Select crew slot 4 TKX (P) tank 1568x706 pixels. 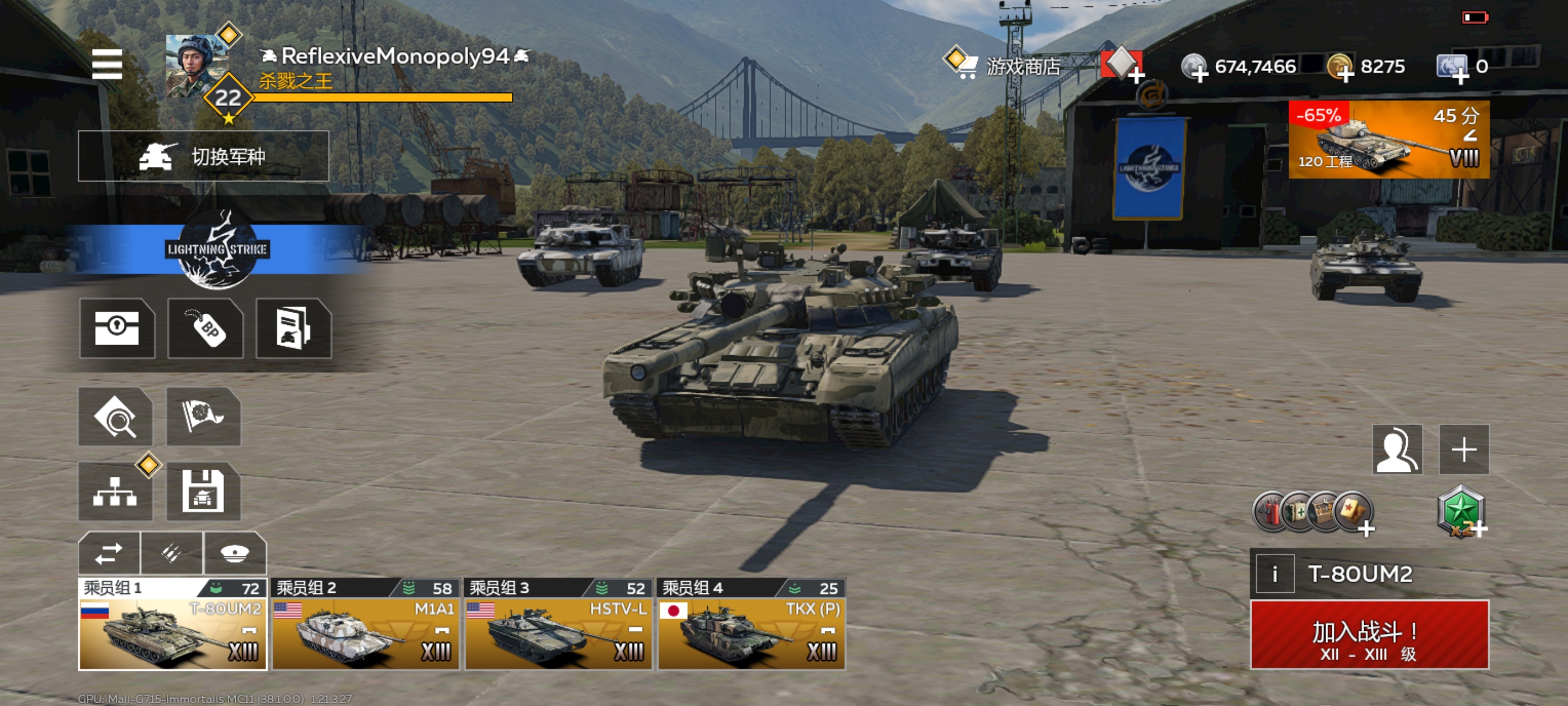[751, 624]
